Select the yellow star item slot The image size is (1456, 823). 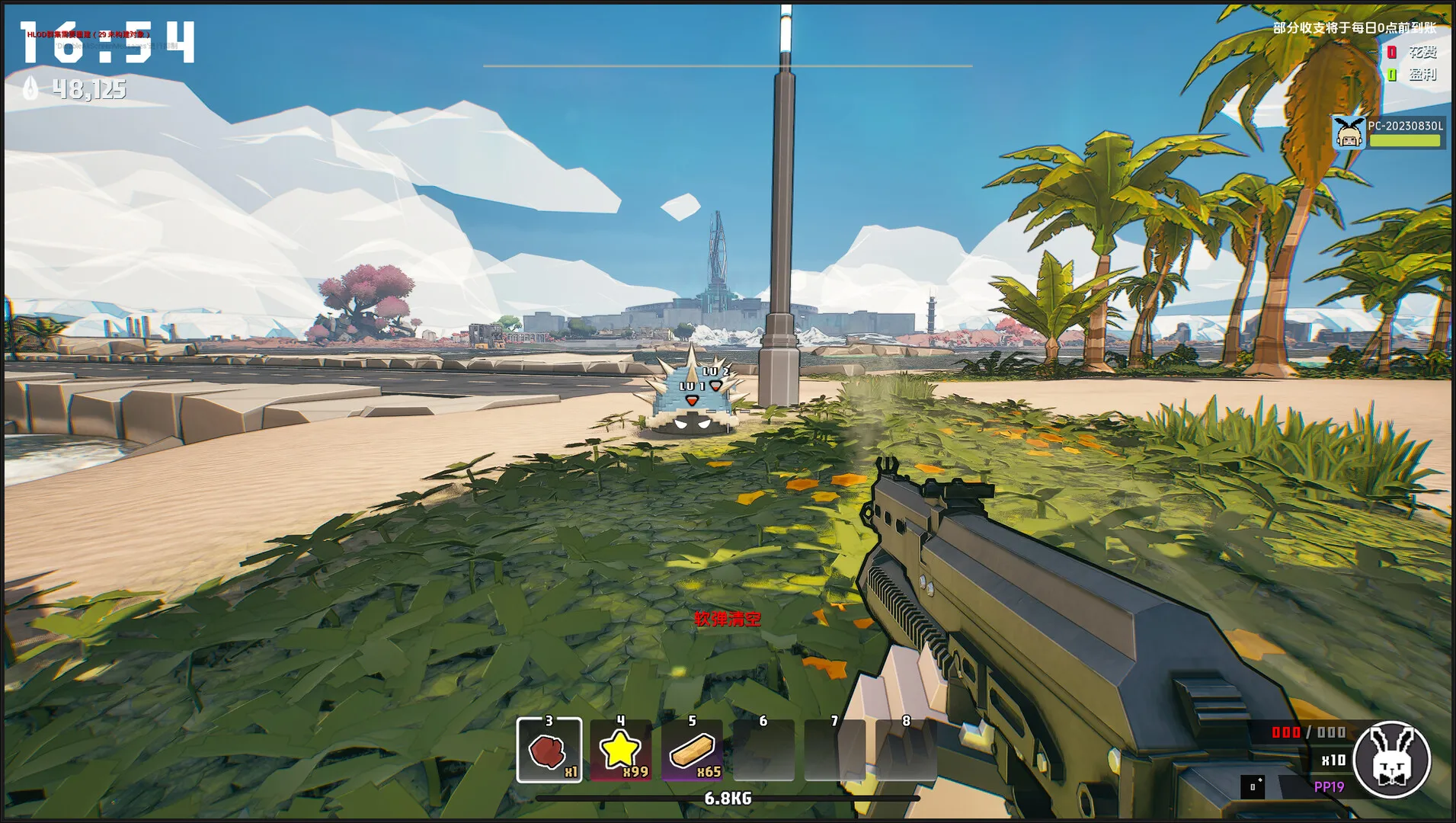[x=620, y=751]
